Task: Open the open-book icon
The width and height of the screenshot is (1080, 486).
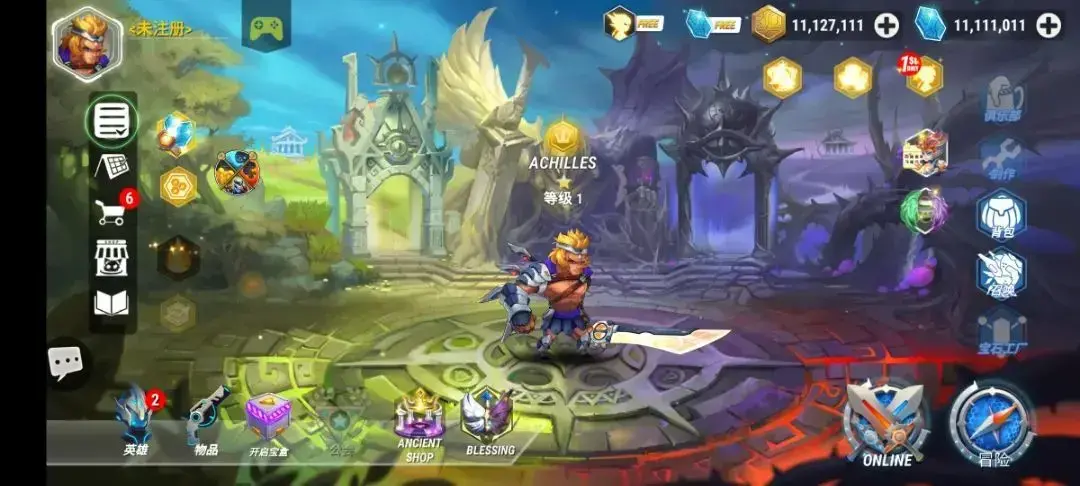Action: pyautogui.click(x=112, y=301)
